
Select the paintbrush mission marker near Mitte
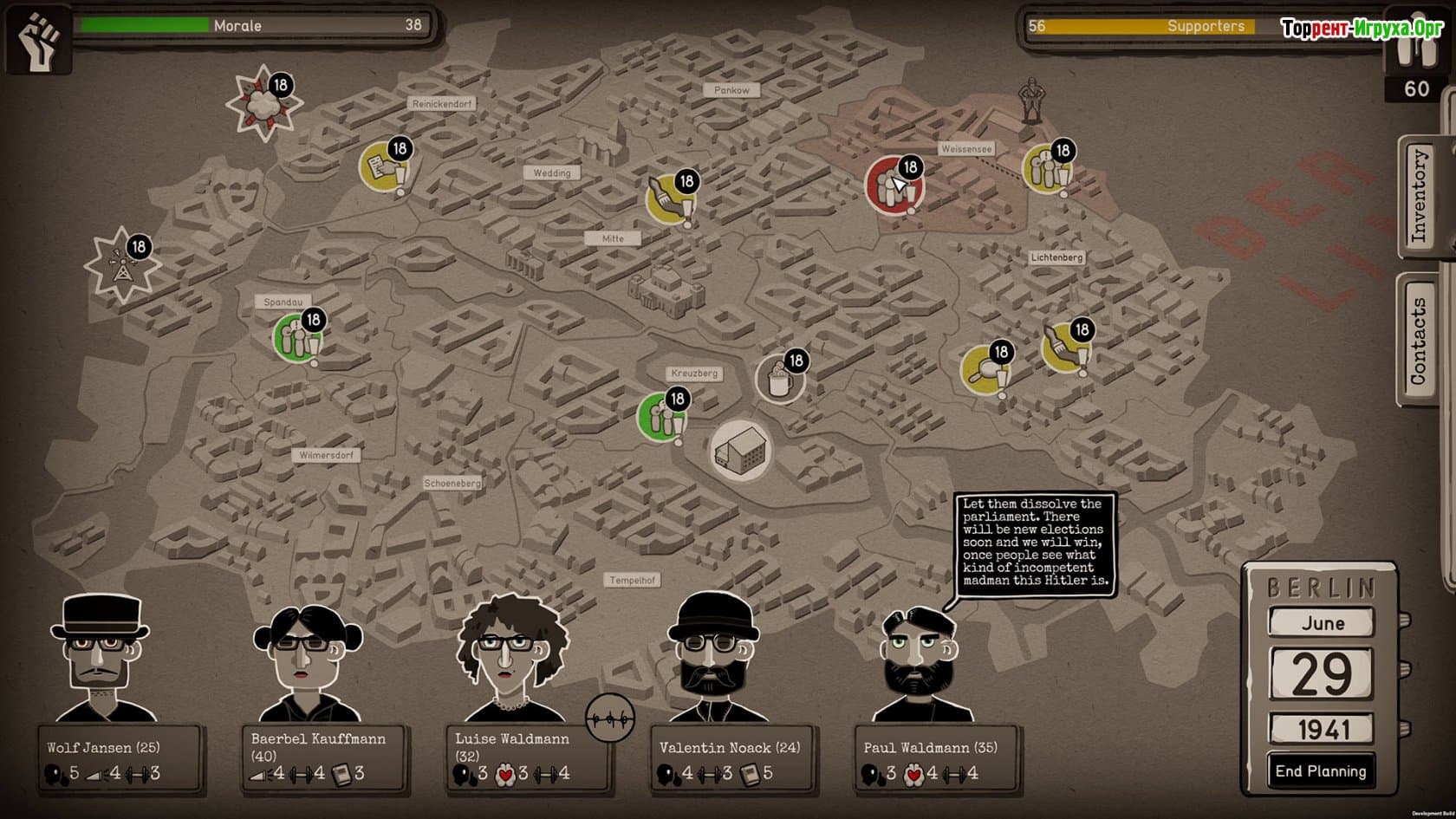coord(669,198)
